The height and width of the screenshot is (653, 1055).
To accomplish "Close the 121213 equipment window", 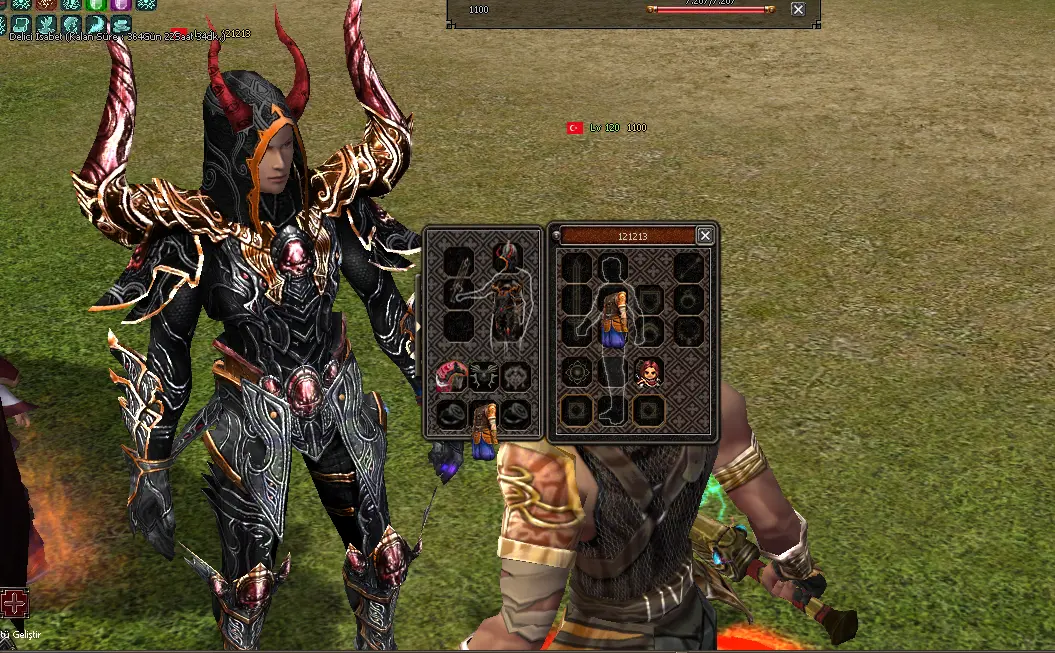I will click(x=705, y=236).
